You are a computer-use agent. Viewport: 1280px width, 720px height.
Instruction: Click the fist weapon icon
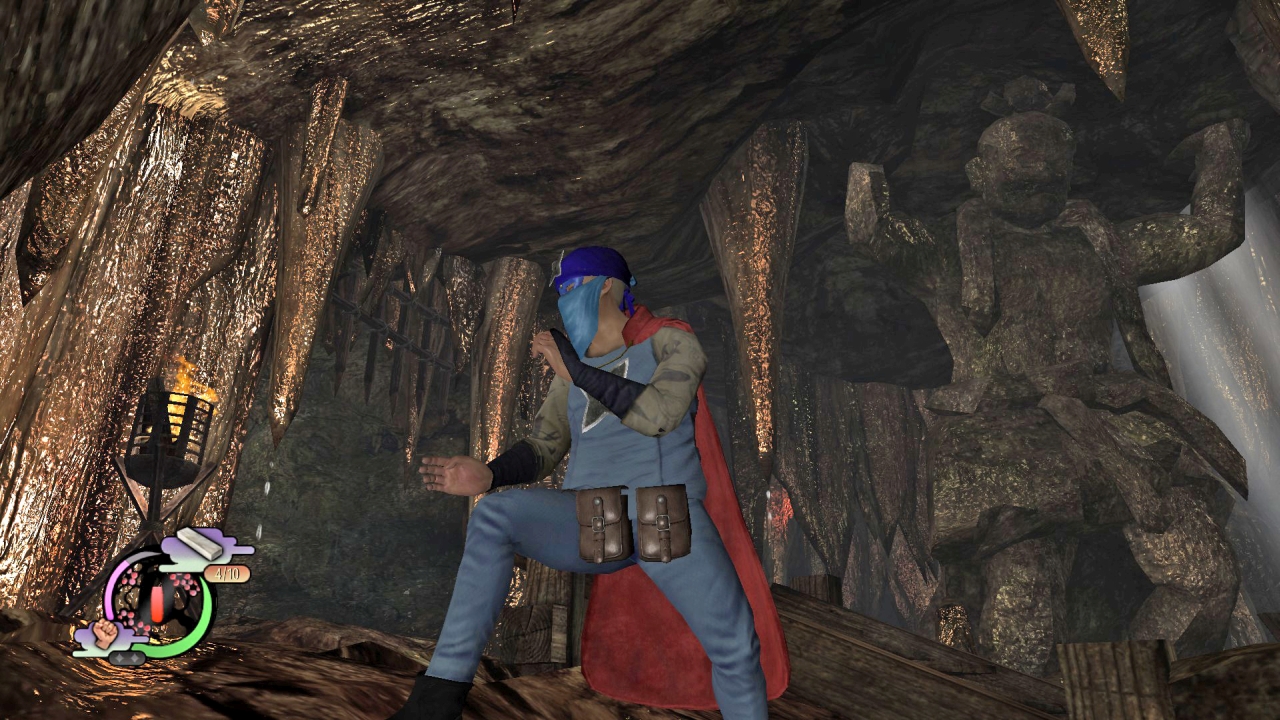point(107,633)
